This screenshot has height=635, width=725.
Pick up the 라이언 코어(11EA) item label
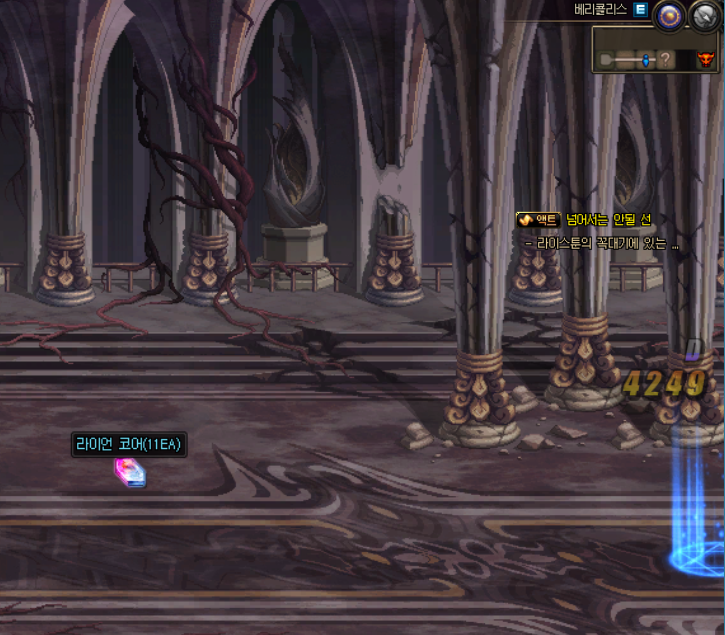tap(129, 445)
